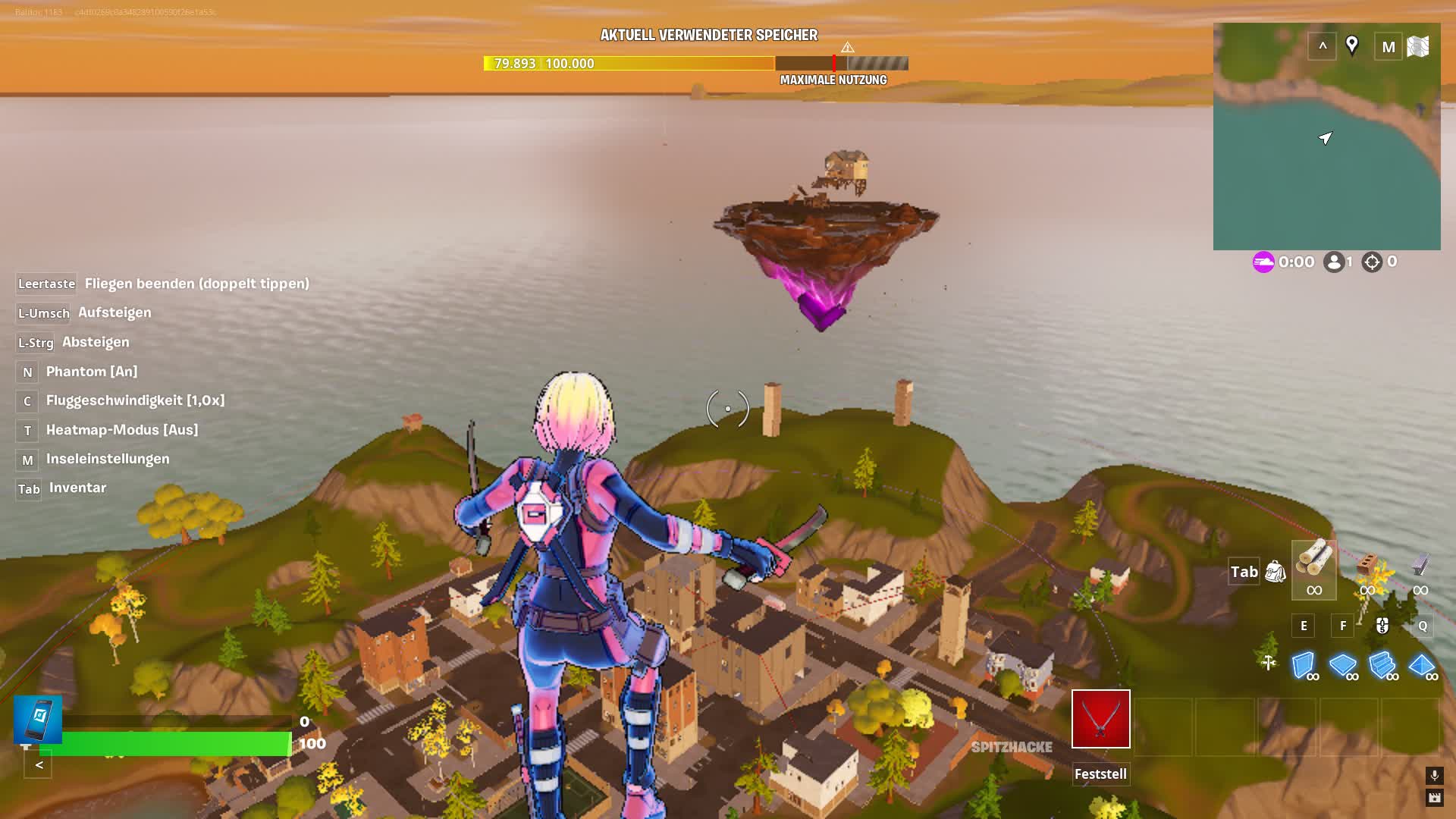Toggle the microphone icon
This screenshot has height=819, width=1456.
coord(1434,774)
